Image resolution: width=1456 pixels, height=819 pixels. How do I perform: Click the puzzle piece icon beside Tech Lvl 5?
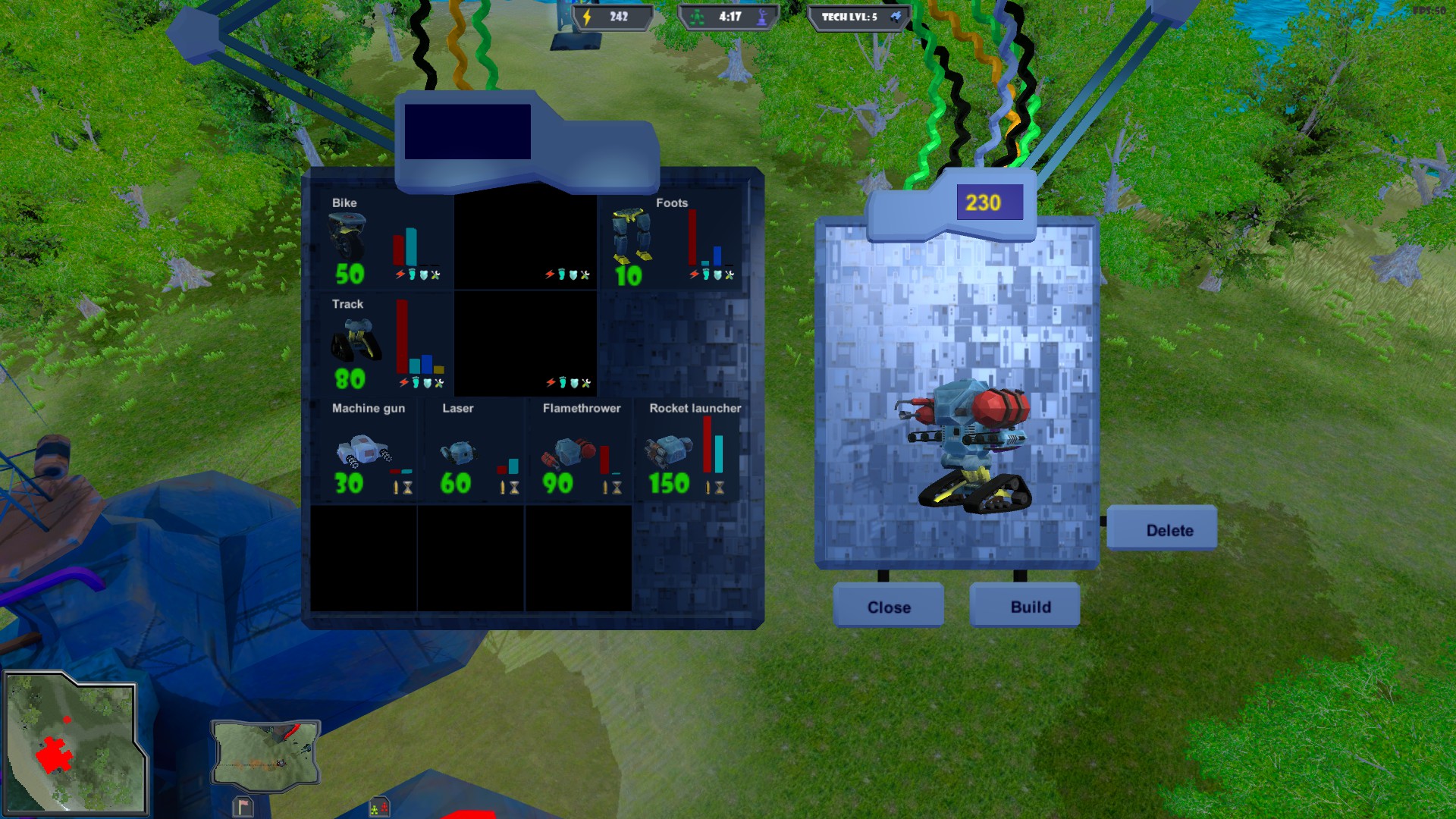[x=893, y=17]
